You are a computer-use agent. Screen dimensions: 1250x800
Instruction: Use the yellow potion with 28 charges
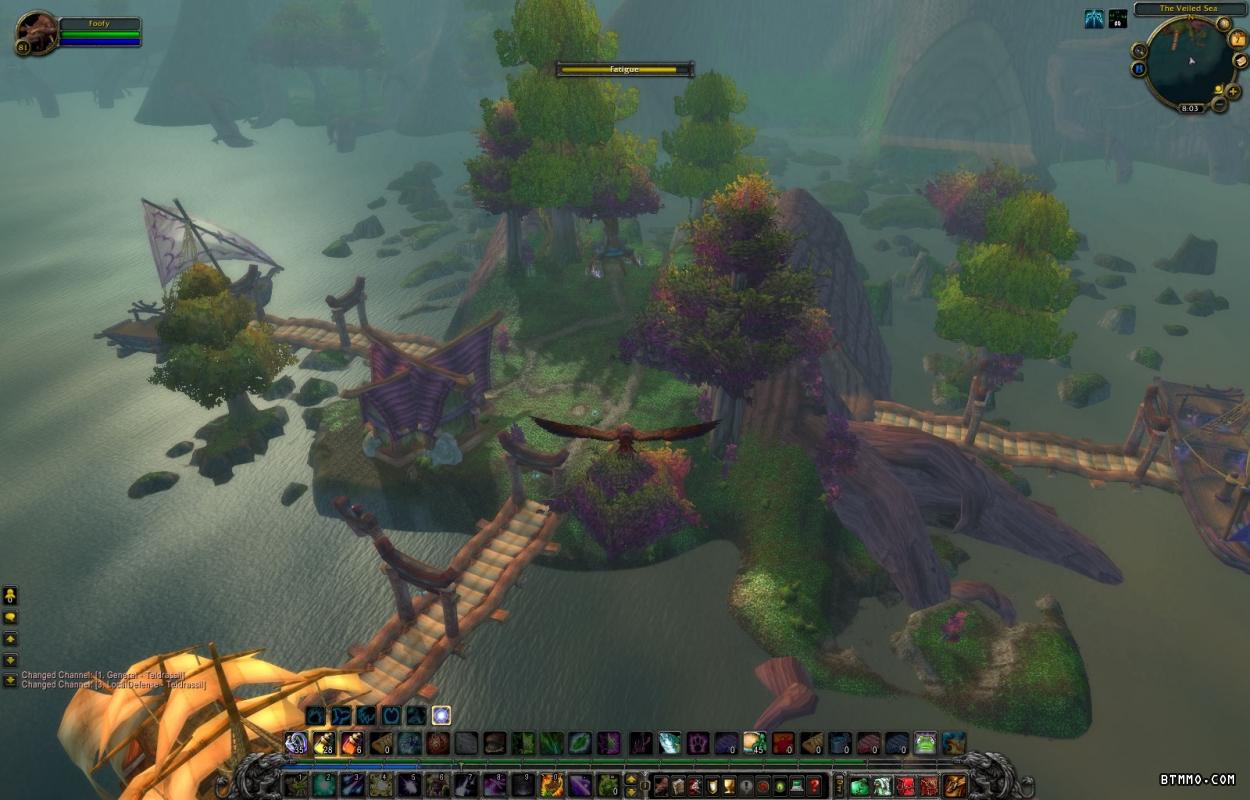click(324, 743)
